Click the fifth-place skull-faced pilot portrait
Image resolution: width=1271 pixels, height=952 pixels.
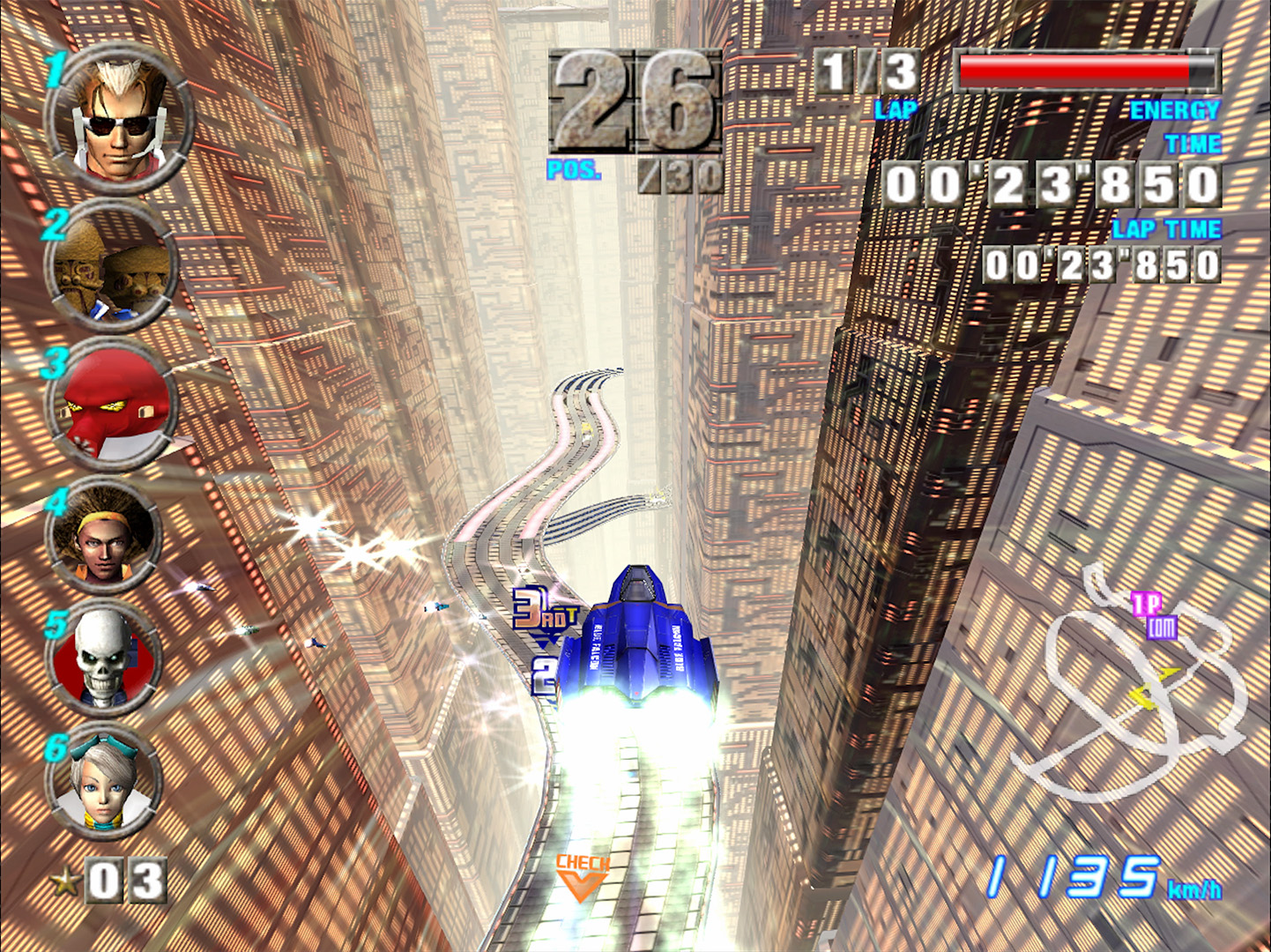[x=104, y=658]
